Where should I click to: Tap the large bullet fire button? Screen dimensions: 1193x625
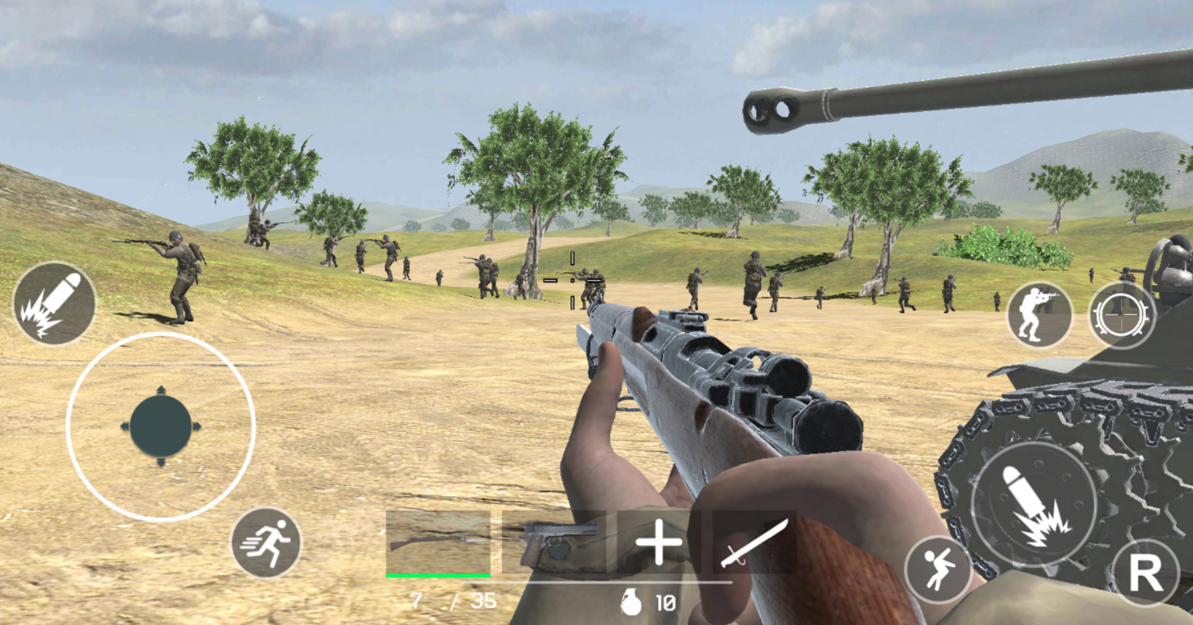point(1034,503)
